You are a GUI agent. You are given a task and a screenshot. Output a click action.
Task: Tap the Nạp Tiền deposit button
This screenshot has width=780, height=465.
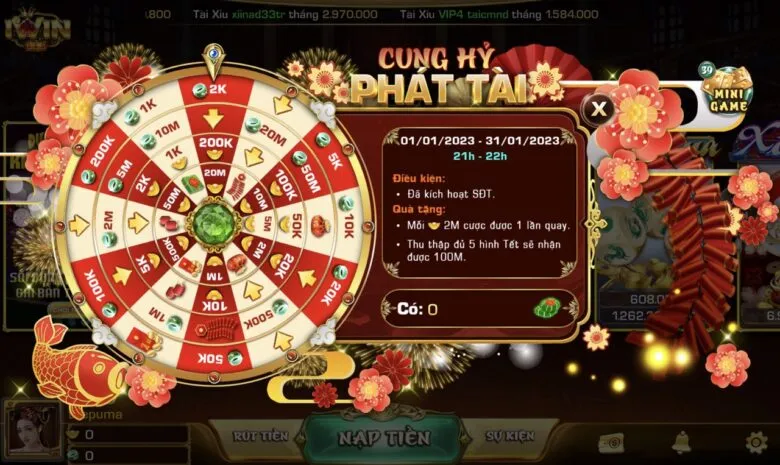click(384, 438)
